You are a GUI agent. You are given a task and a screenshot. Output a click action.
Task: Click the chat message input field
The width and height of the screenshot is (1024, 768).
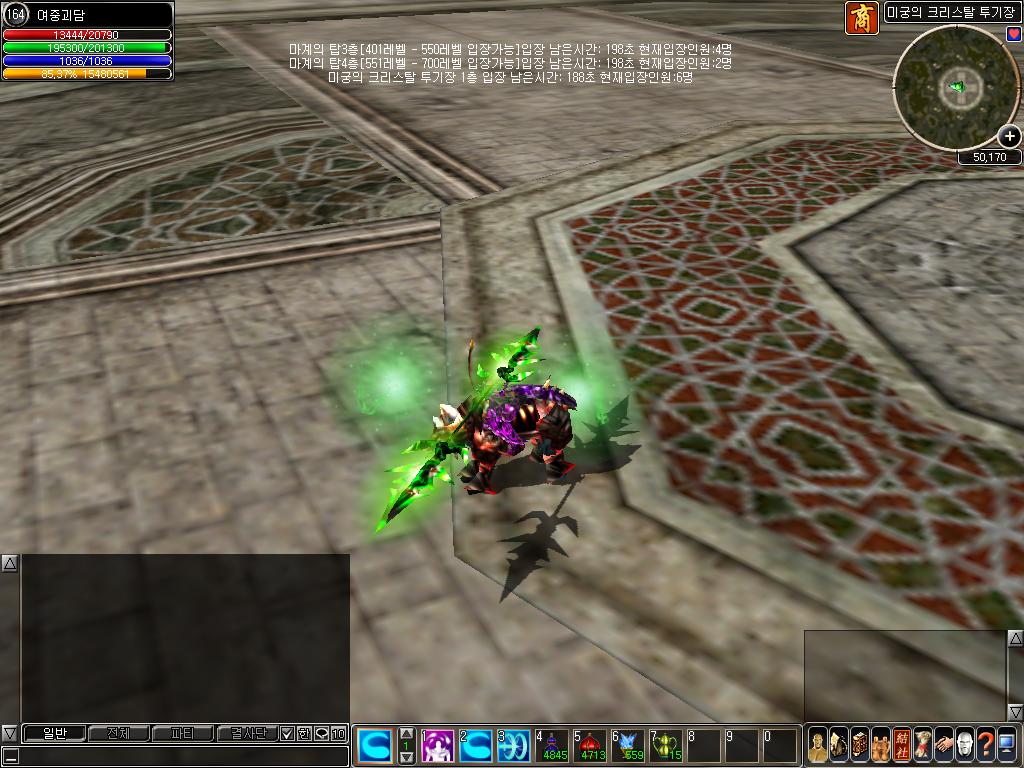(x=180, y=756)
